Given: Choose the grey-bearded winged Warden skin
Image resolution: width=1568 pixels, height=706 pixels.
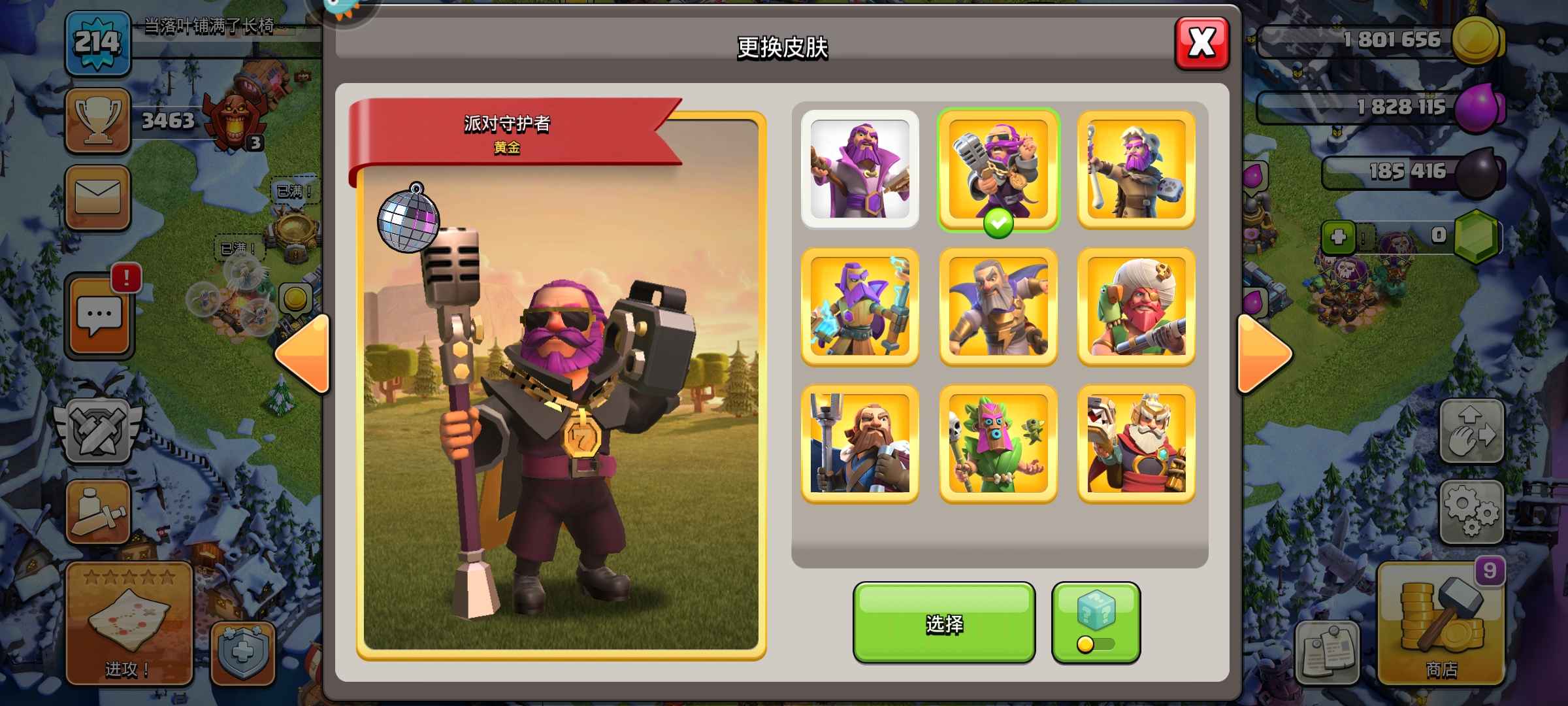Looking at the screenshot, I should click(x=998, y=306).
